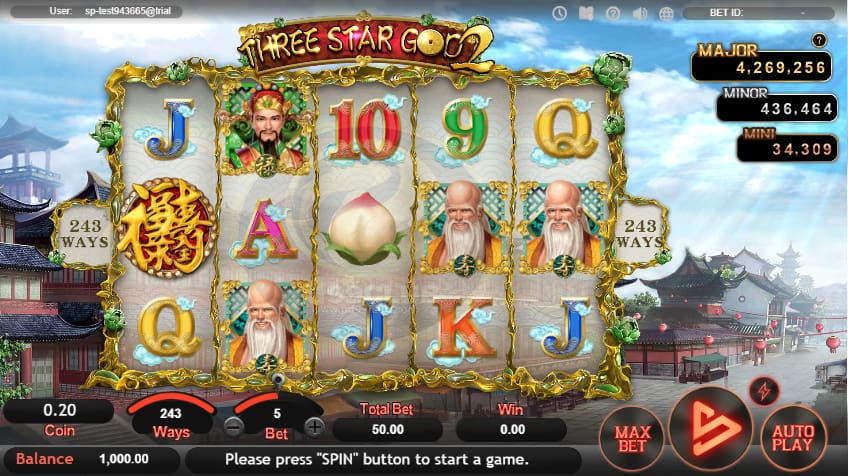Open the paytable book icon

point(586,13)
